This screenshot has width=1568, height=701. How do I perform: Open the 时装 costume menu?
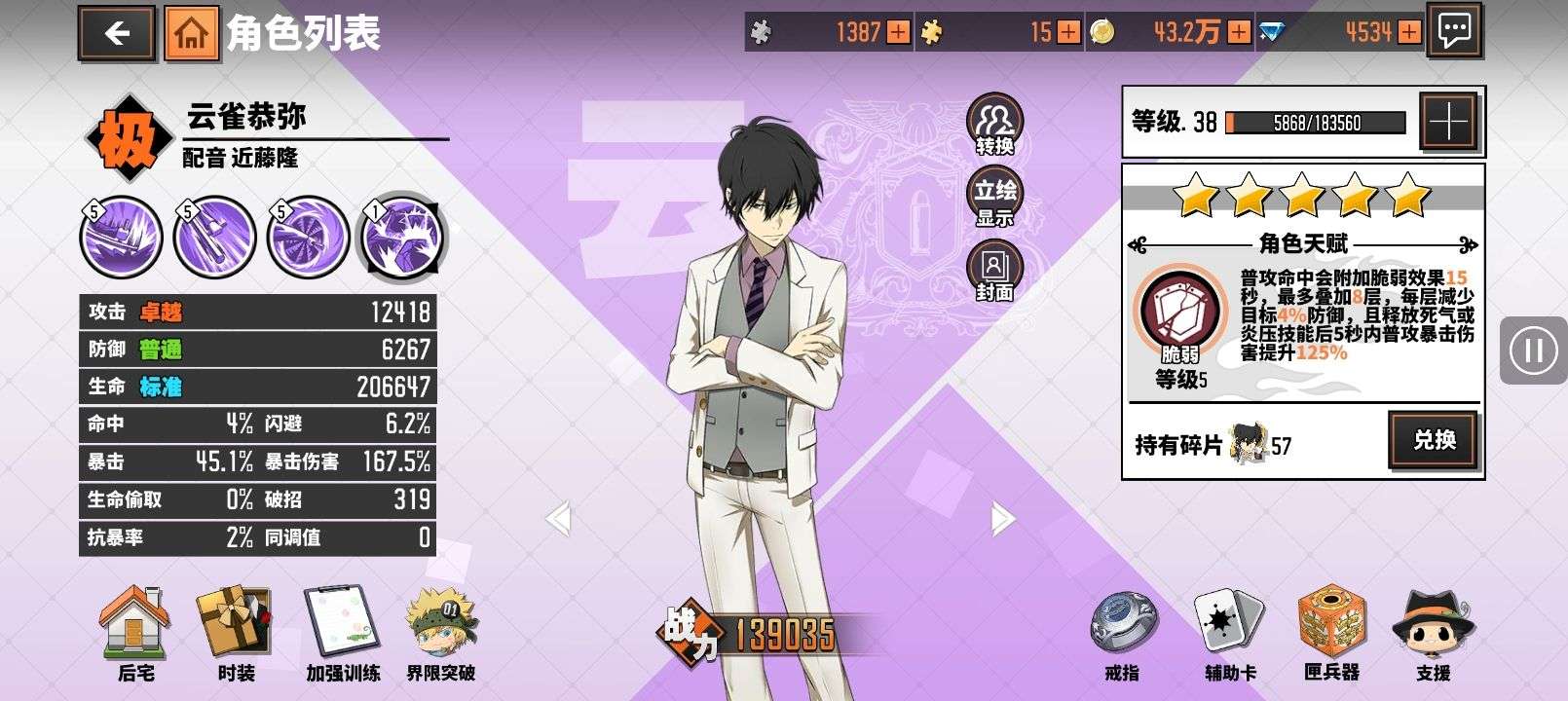pyautogui.click(x=236, y=633)
